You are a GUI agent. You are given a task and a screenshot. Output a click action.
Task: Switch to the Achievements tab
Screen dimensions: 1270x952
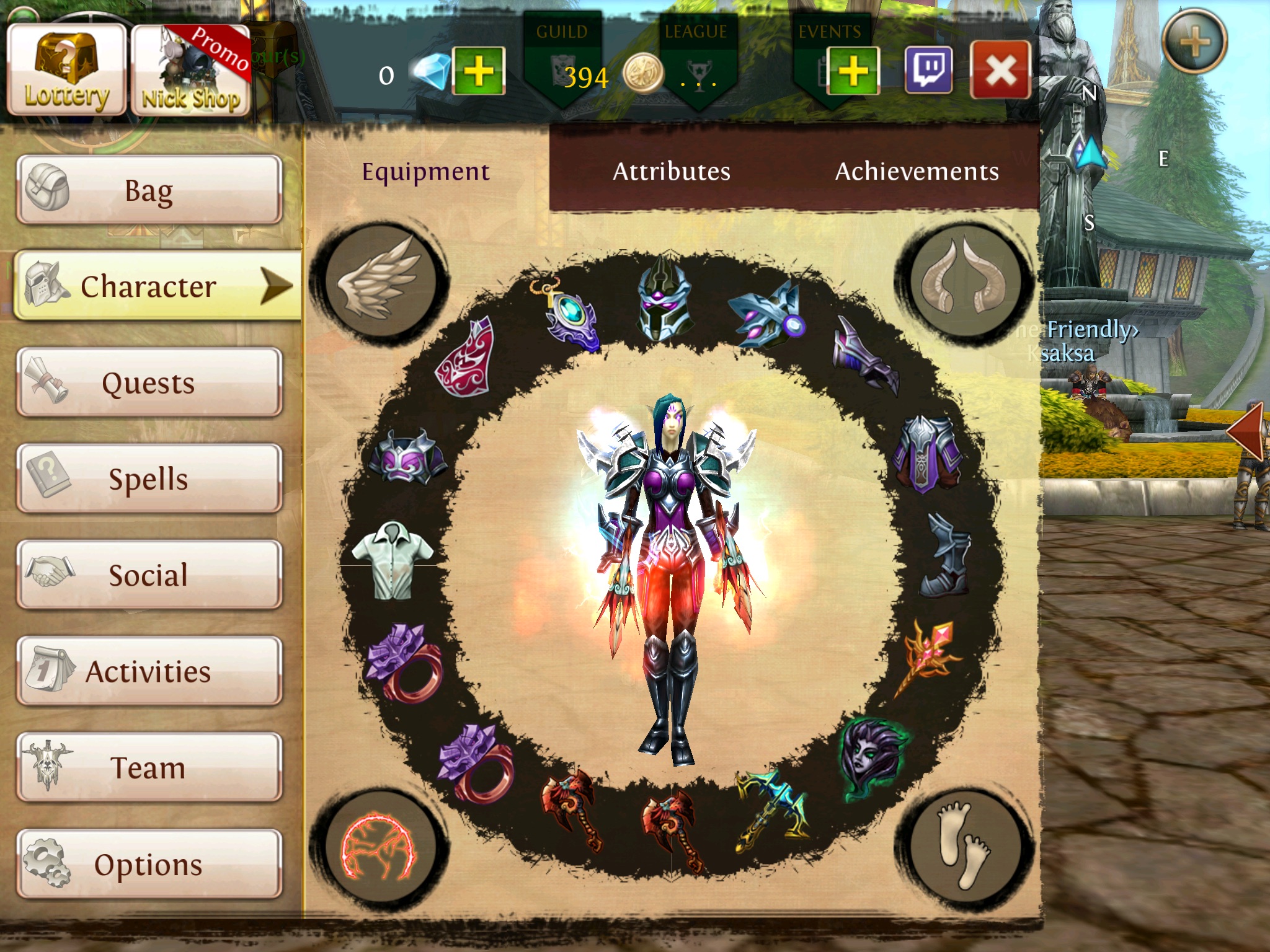[917, 171]
